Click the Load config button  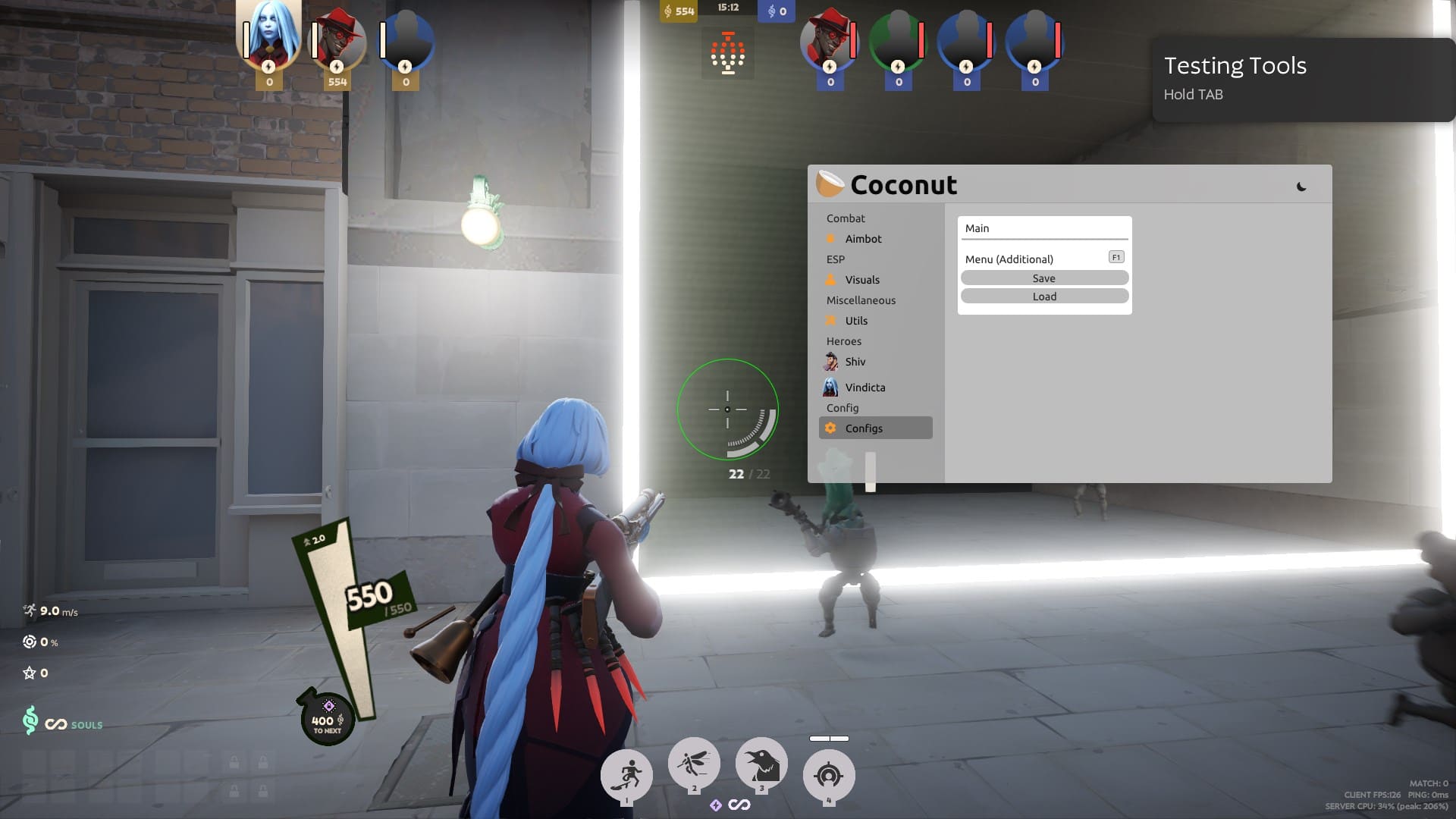point(1044,296)
